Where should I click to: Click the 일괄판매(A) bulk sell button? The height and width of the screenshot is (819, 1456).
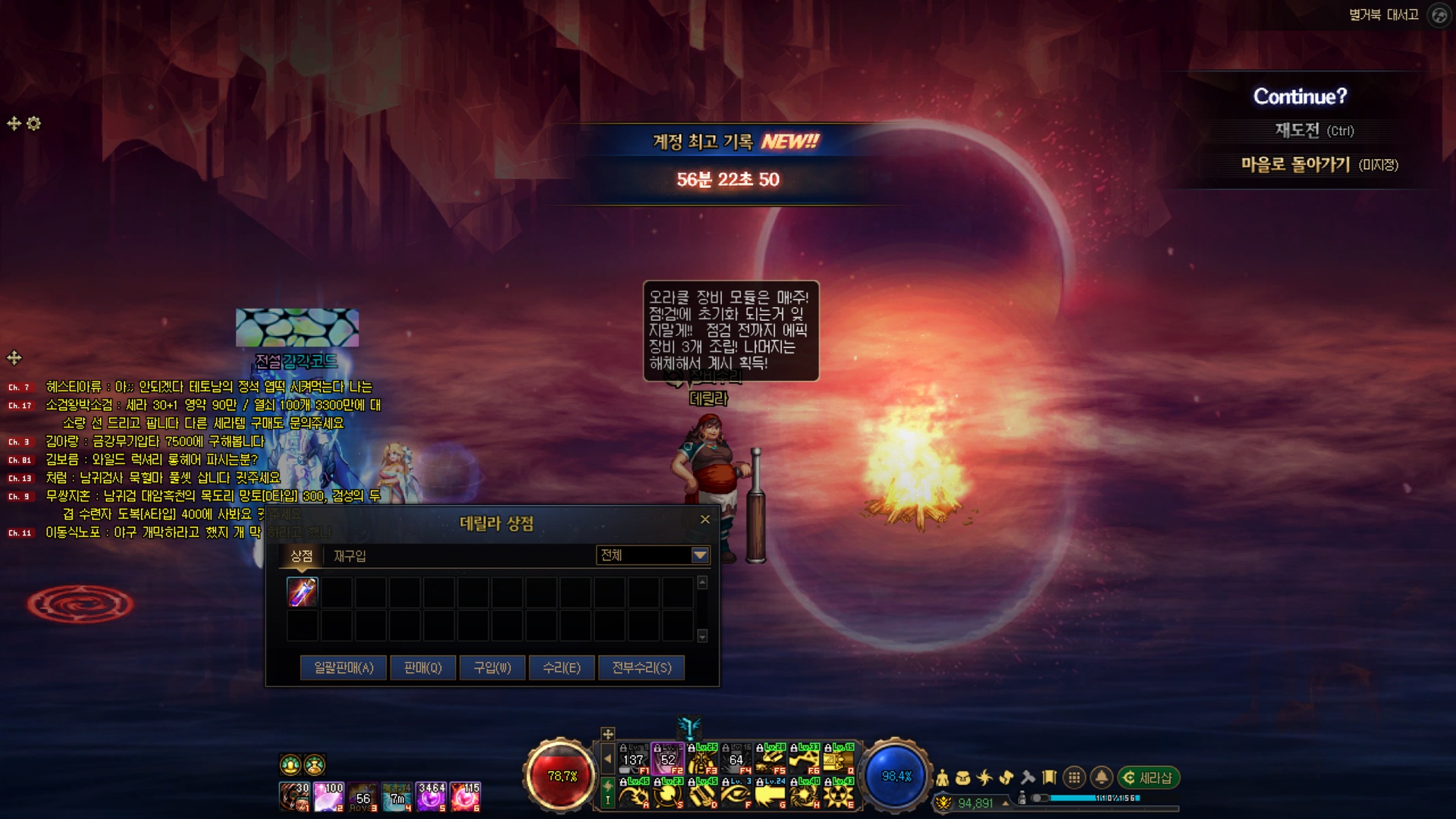344,667
